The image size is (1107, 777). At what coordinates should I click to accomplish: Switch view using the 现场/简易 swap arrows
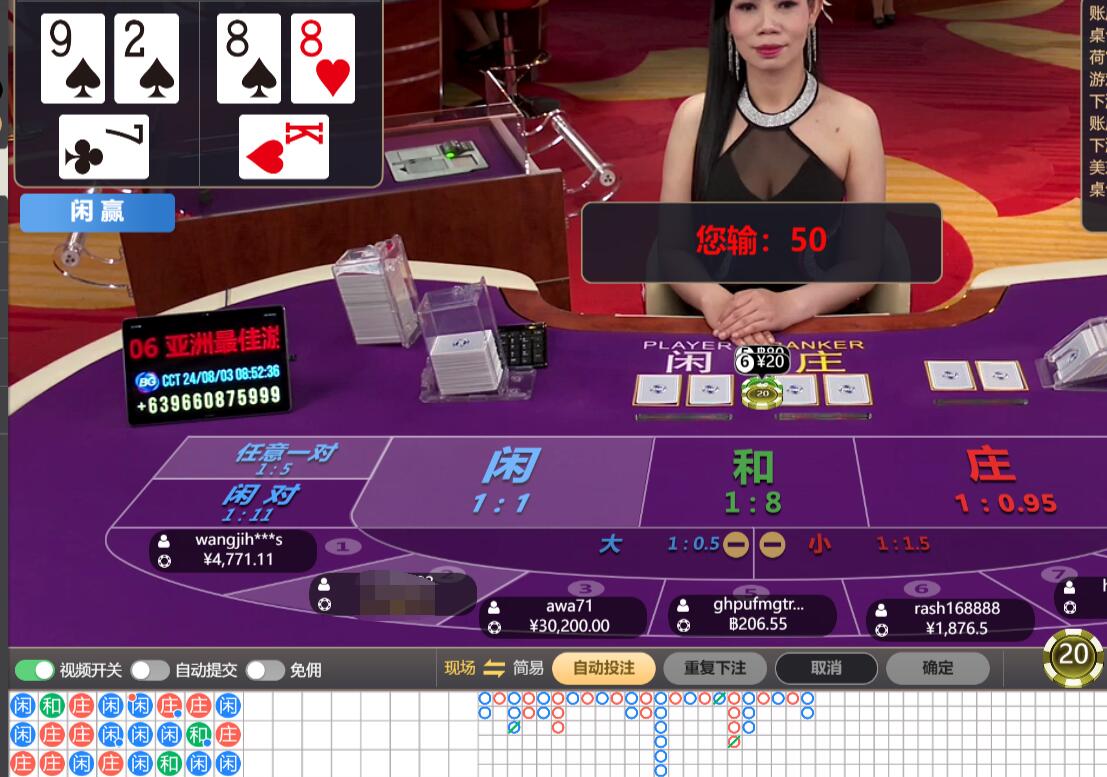click(494, 668)
